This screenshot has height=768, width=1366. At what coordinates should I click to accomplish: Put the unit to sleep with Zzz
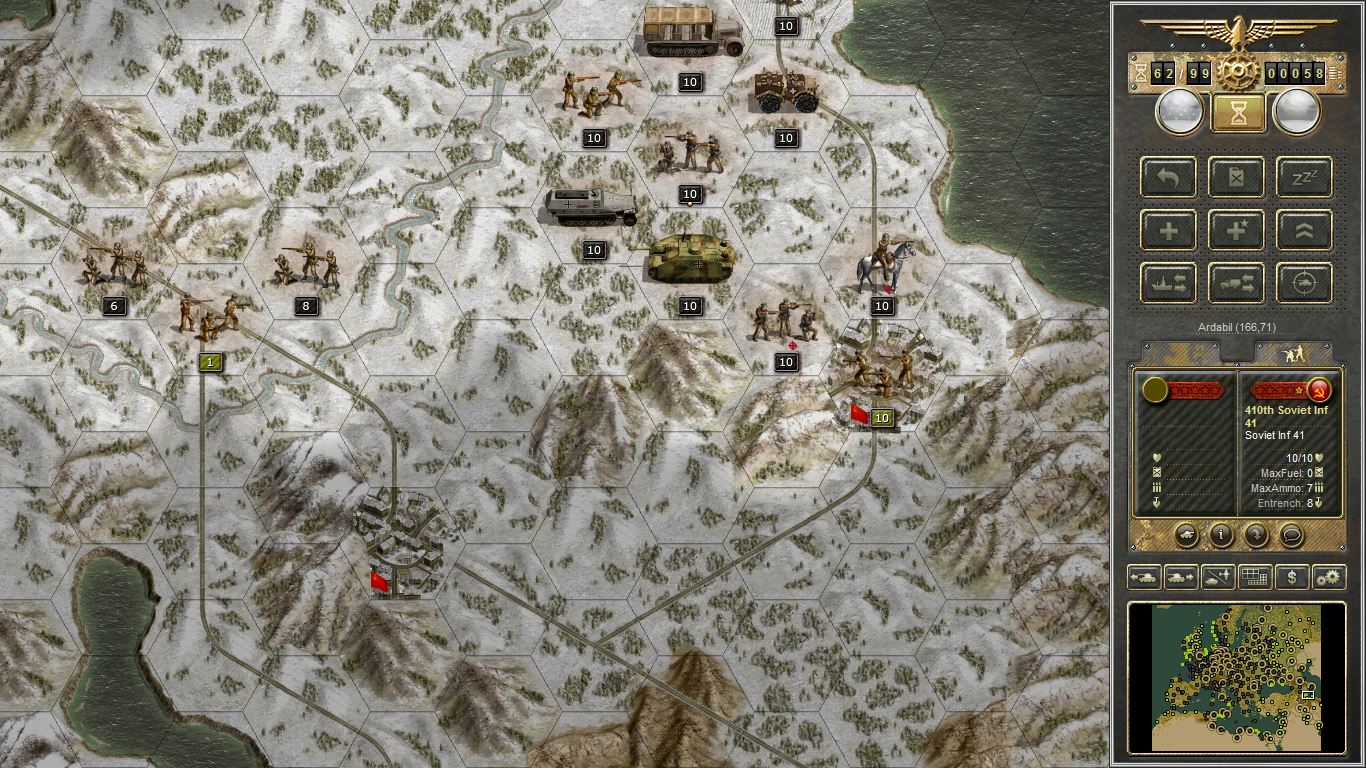click(x=1304, y=178)
